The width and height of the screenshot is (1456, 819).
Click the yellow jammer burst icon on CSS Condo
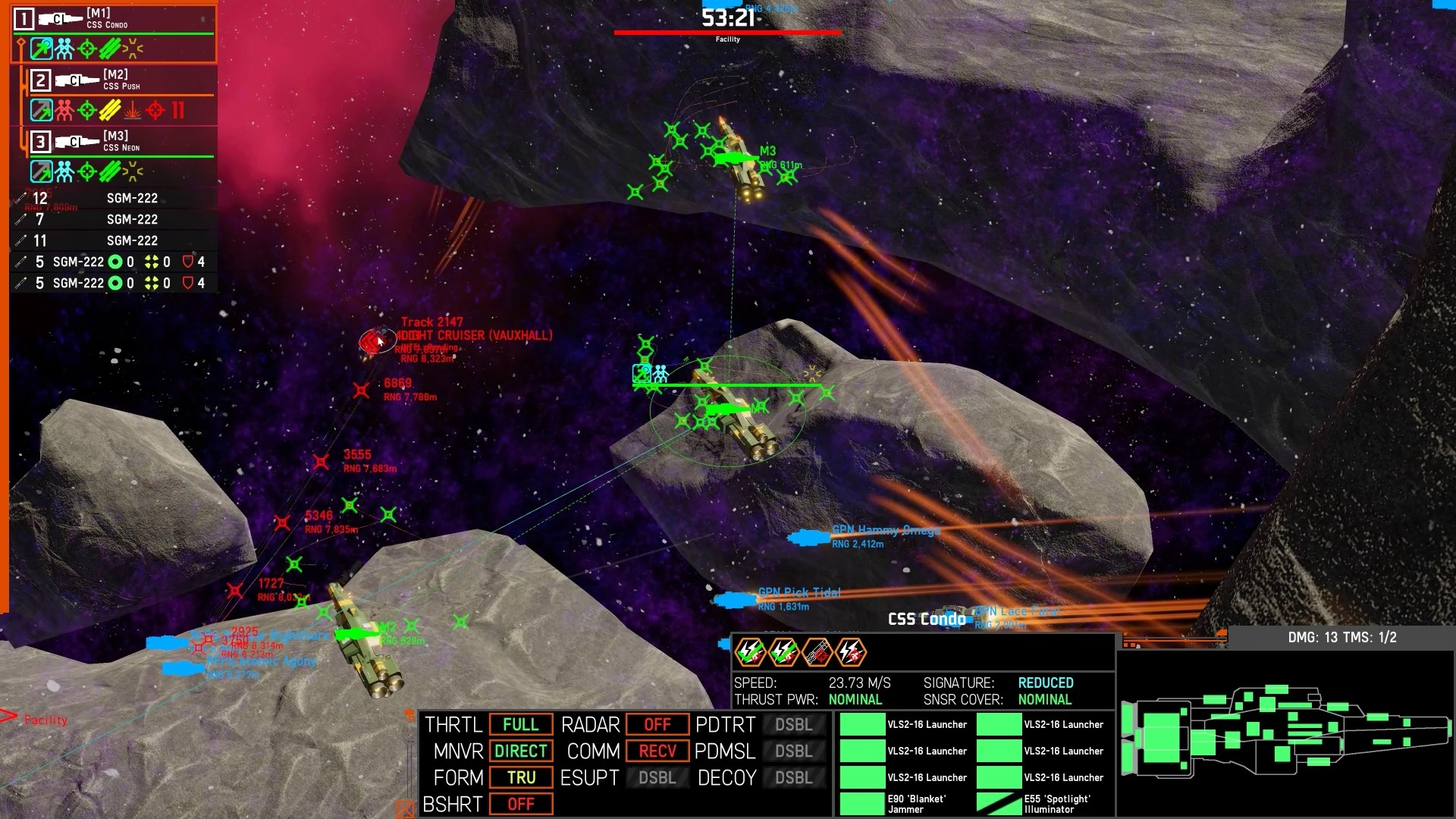(x=133, y=48)
